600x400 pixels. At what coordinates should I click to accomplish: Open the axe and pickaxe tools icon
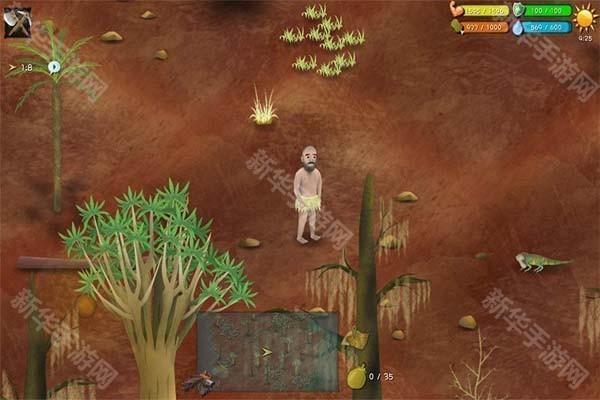17,22
